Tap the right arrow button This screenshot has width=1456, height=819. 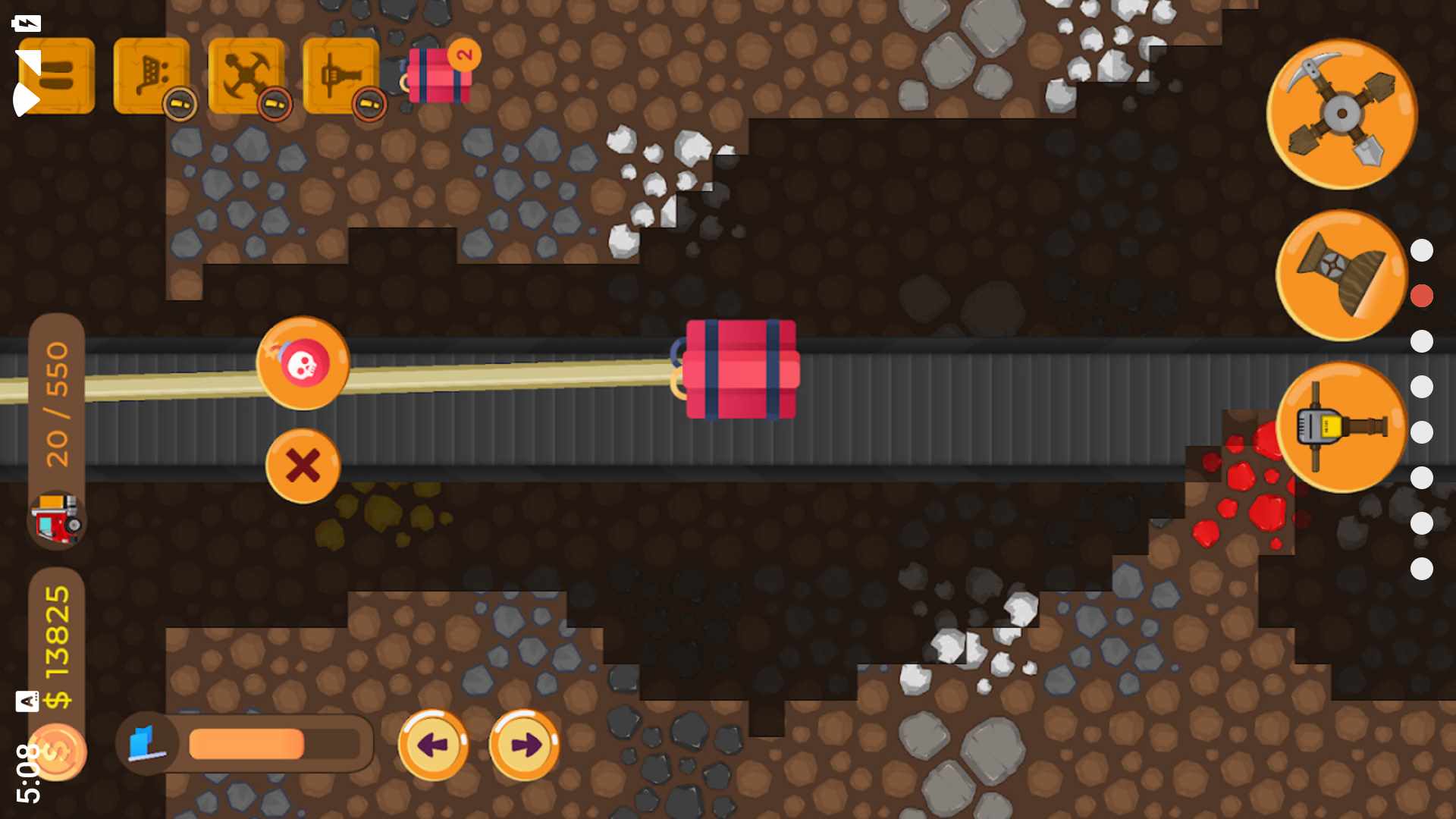(x=524, y=745)
